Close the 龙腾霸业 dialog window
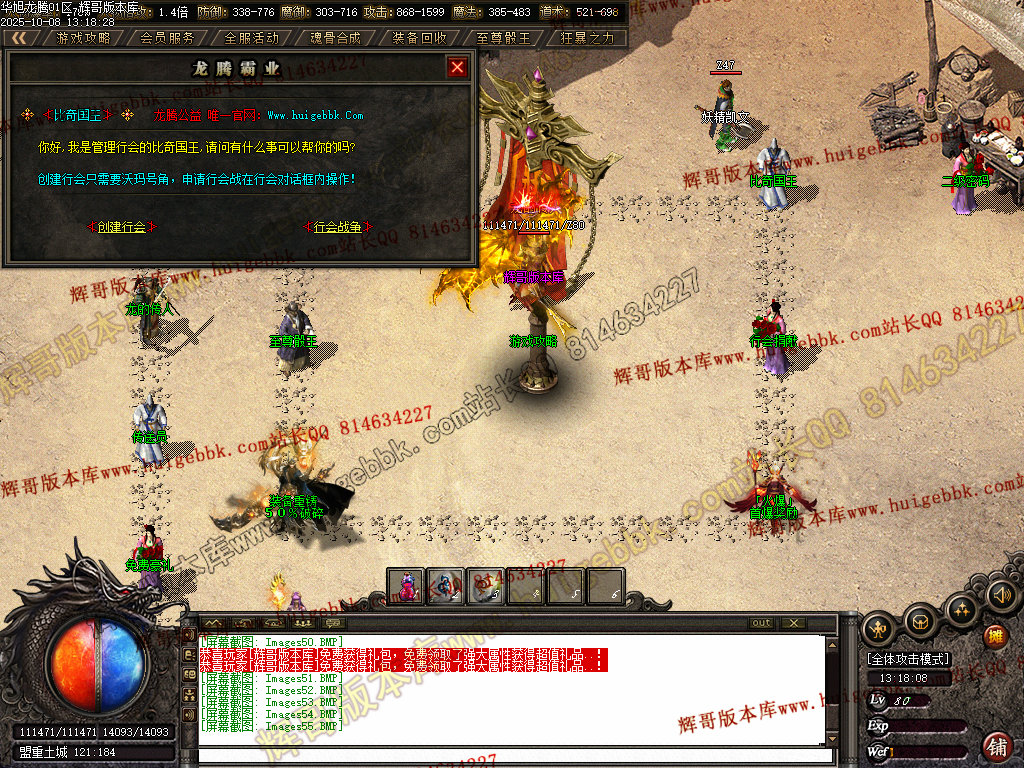The image size is (1024, 768). click(457, 67)
